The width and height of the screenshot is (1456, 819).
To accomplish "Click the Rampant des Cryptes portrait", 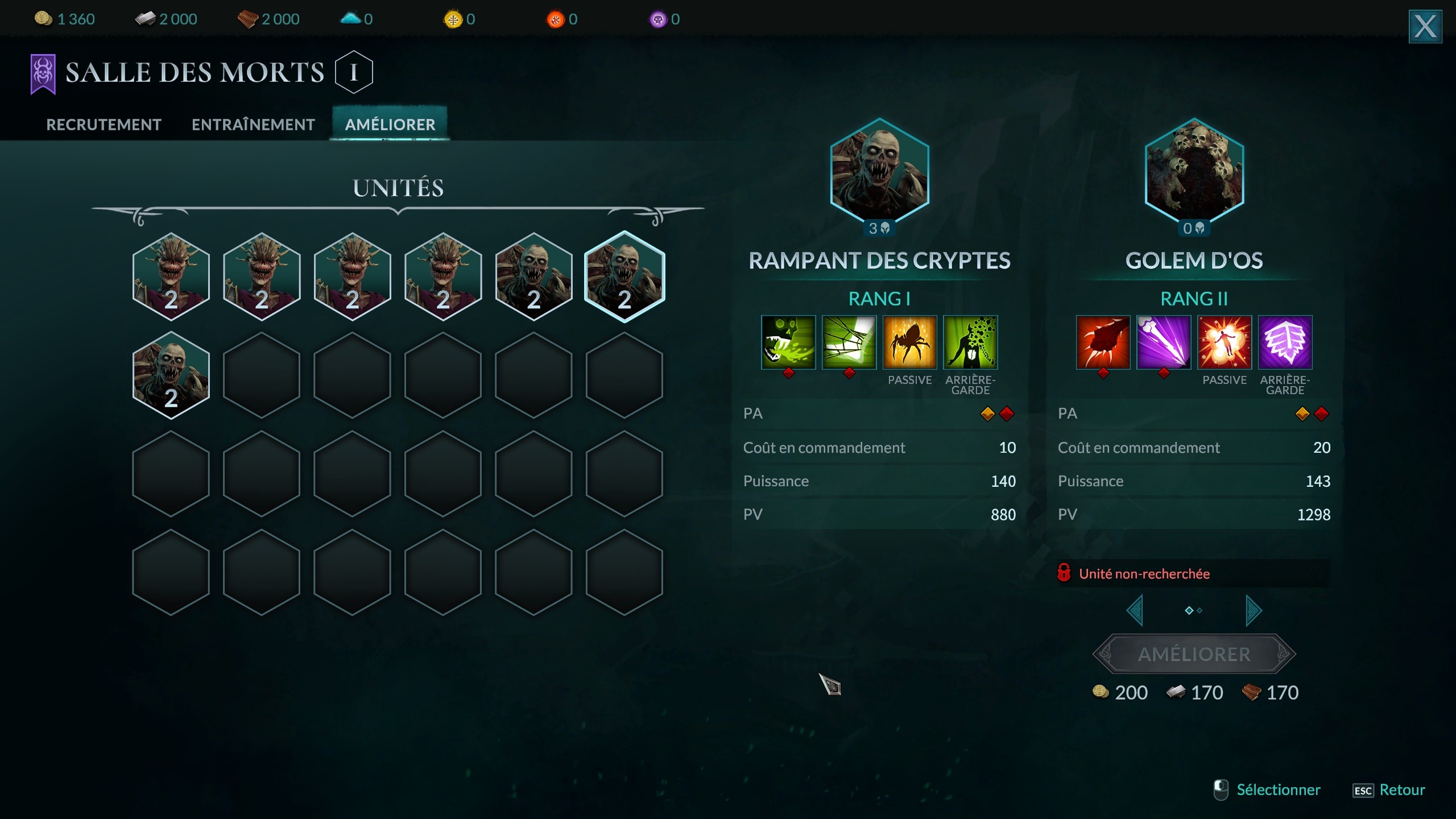I will pyautogui.click(x=879, y=171).
